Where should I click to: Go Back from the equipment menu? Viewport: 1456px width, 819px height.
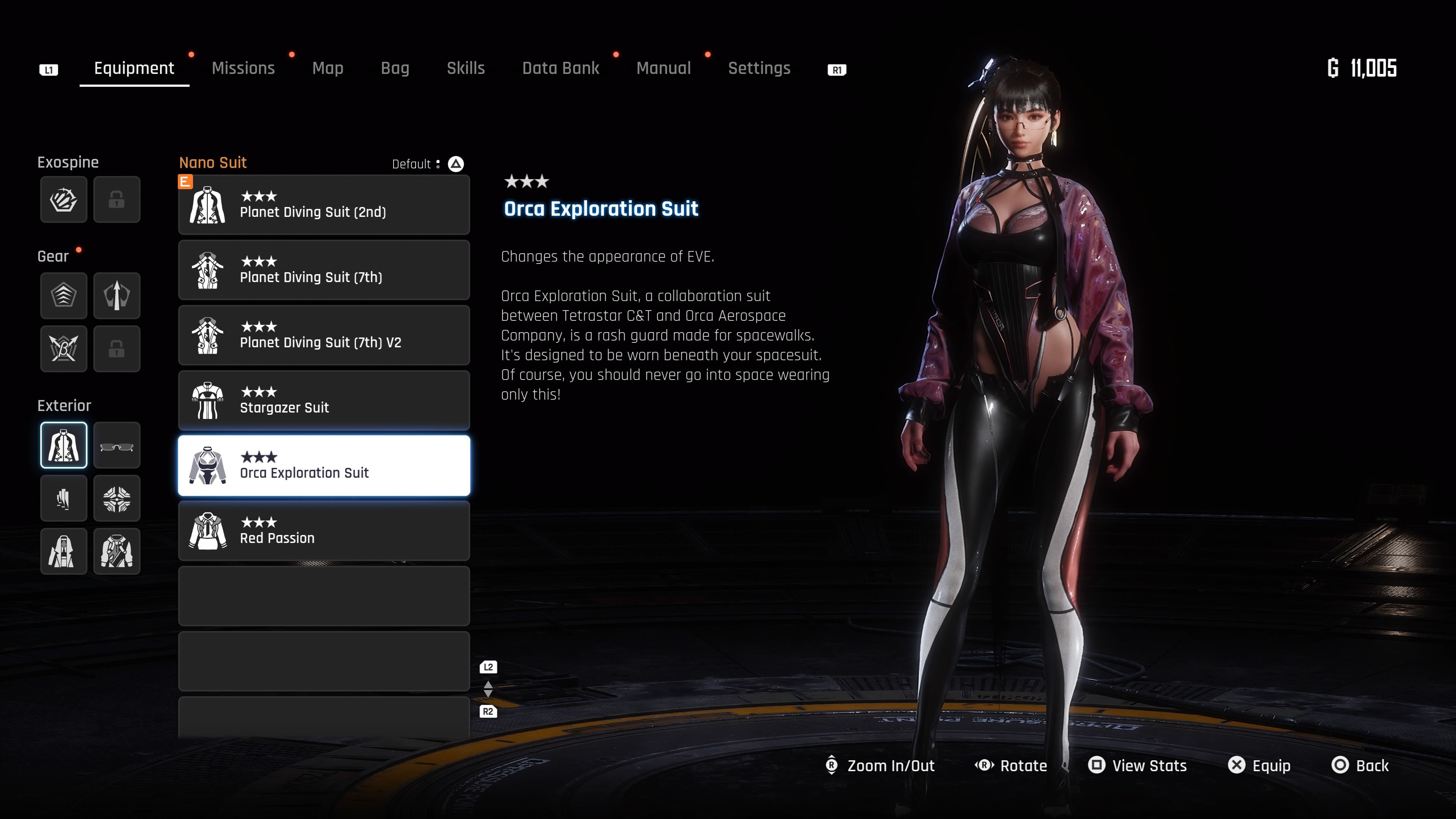click(1360, 765)
